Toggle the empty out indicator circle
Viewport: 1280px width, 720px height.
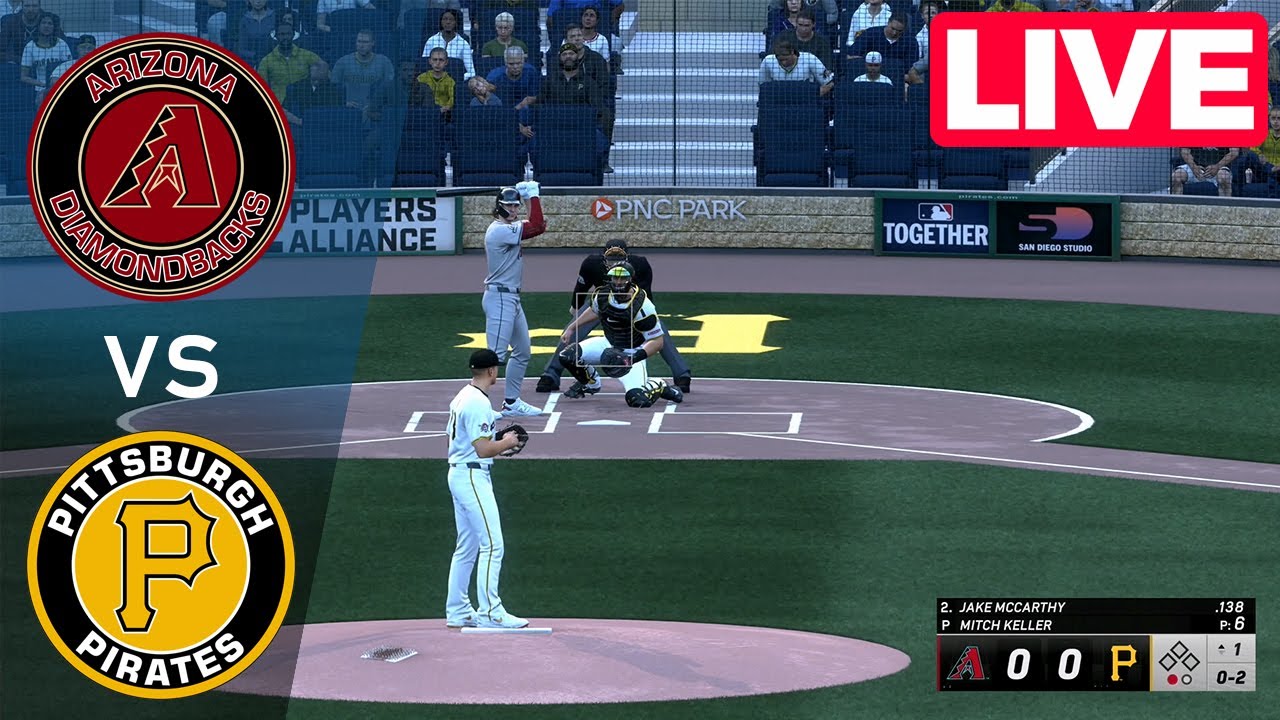coord(1187,680)
